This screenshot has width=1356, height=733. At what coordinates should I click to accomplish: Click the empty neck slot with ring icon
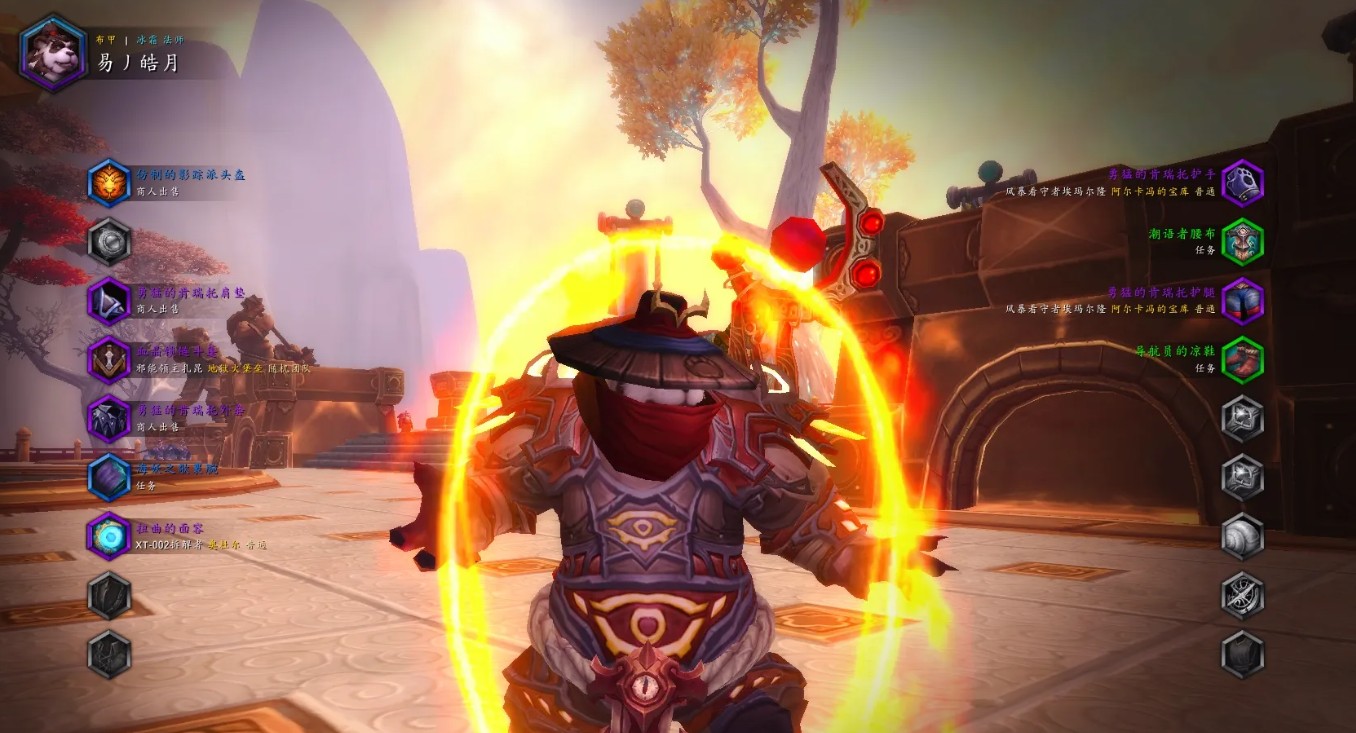(x=109, y=241)
